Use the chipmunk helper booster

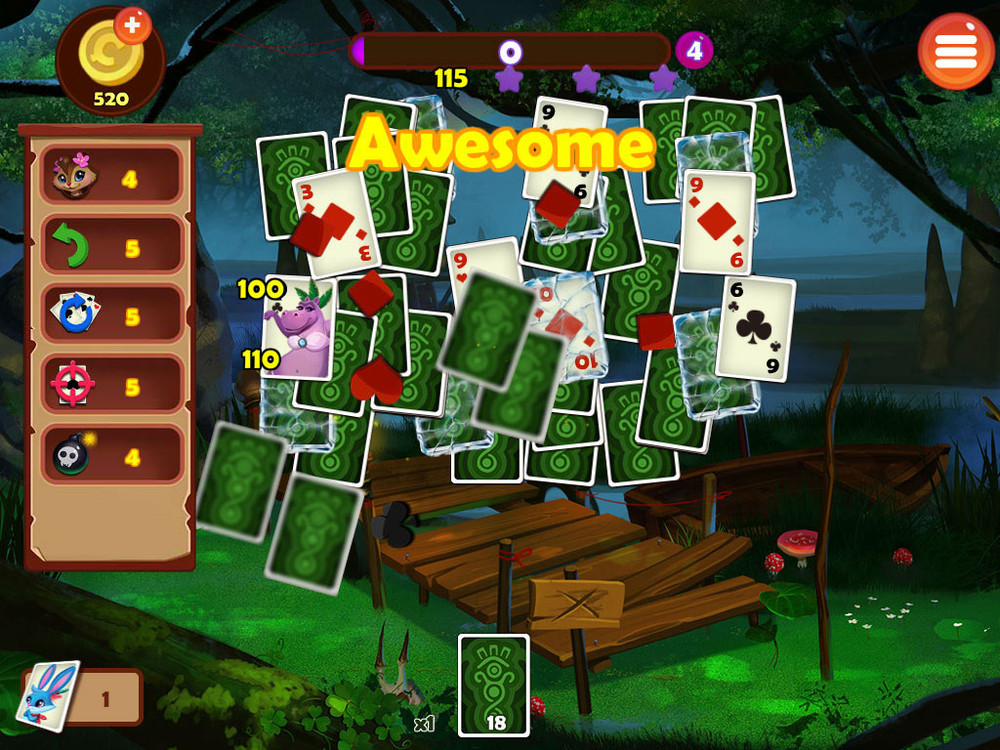tap(111, 178)
